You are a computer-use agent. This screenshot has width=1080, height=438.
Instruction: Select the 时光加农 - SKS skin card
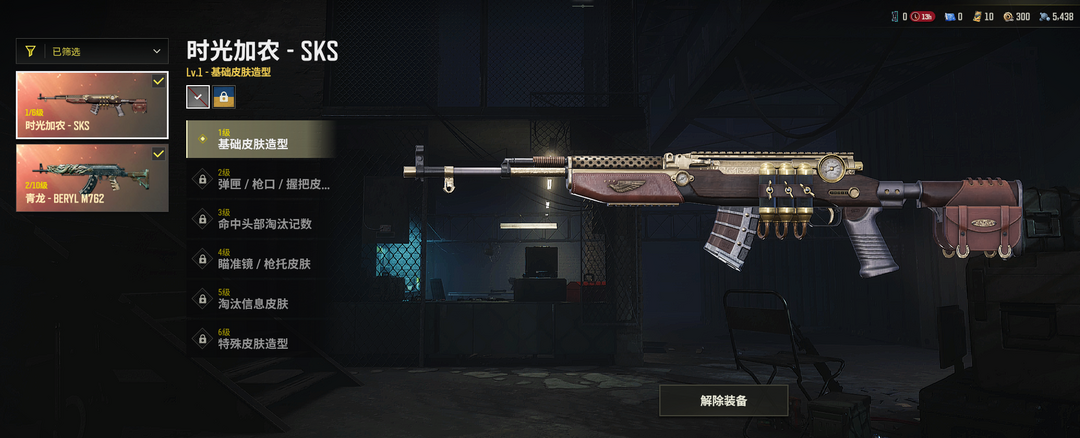coord(92,105)
